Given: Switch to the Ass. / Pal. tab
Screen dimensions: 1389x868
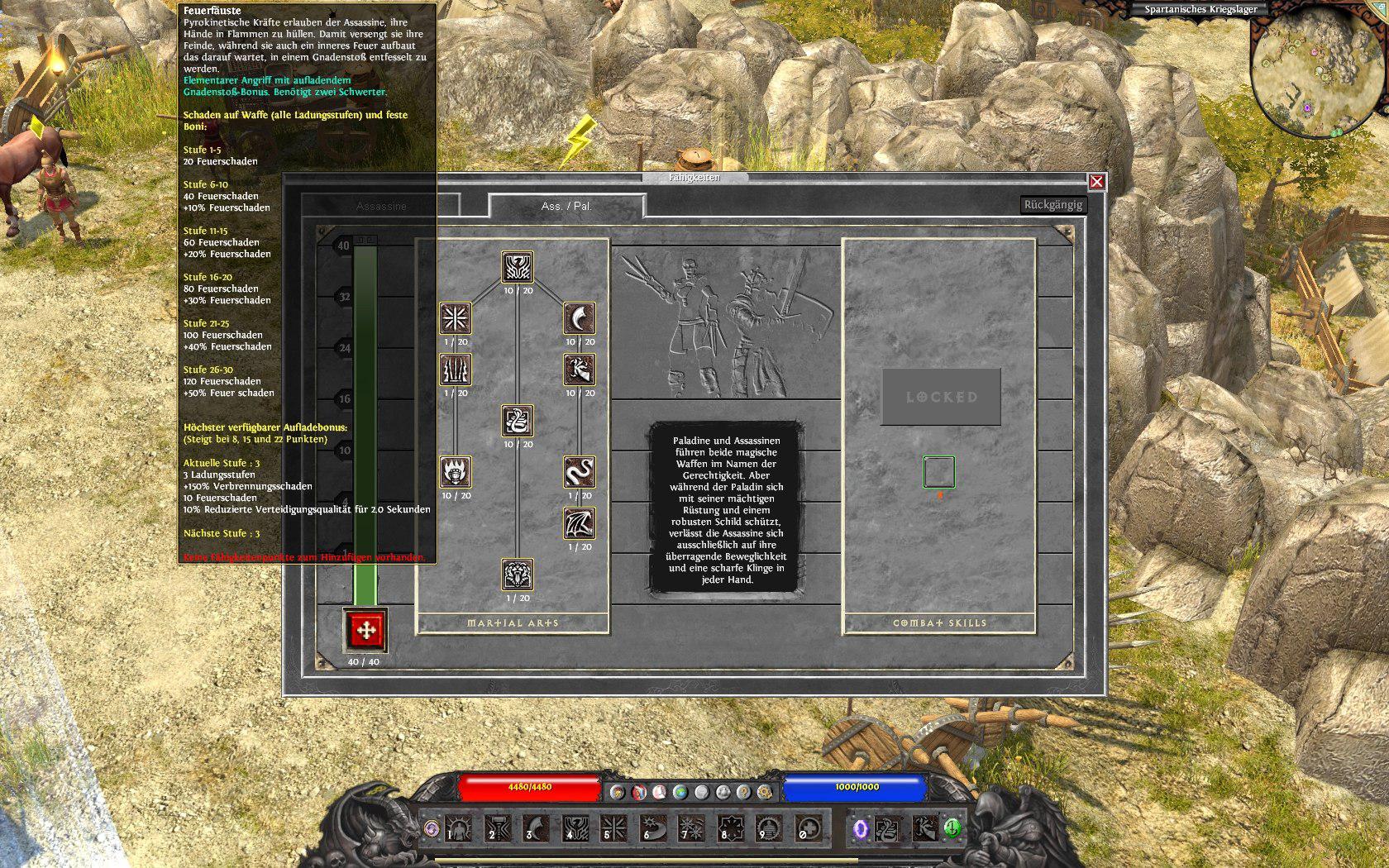Looking at the screenshot, I should click(x=566, y=206).
